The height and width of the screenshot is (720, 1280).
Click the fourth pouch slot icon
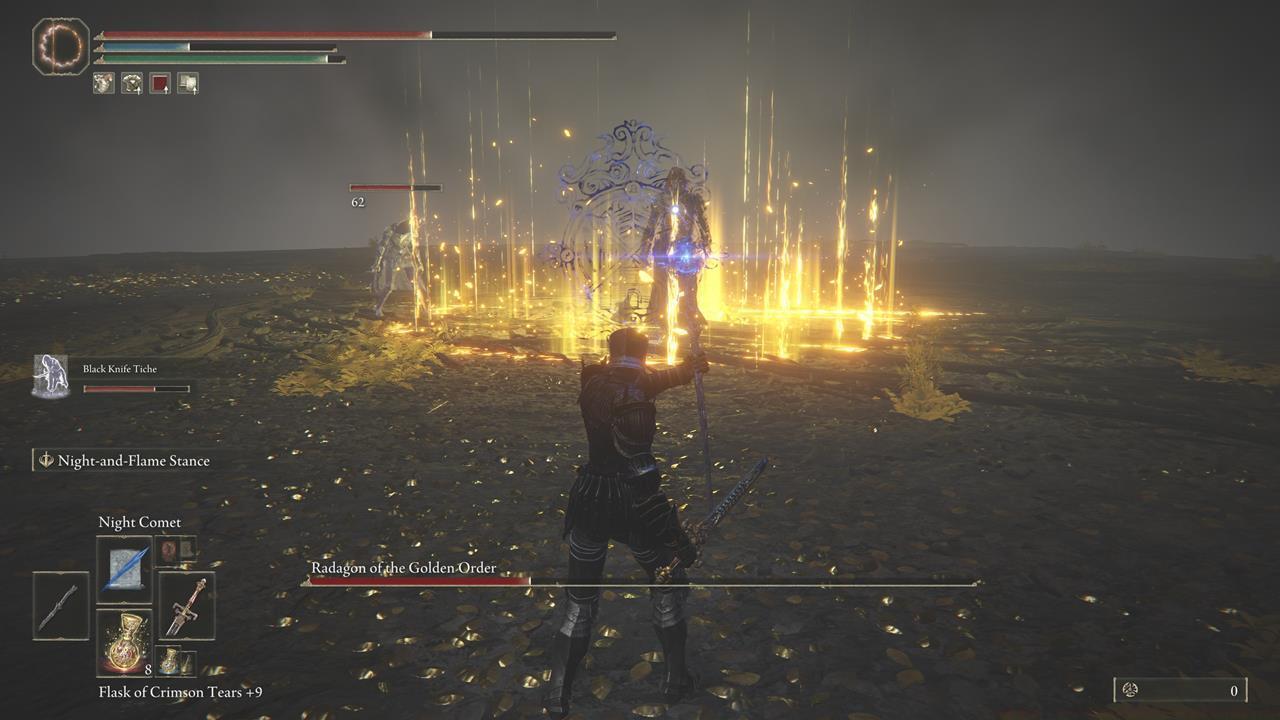click(190, 83)
